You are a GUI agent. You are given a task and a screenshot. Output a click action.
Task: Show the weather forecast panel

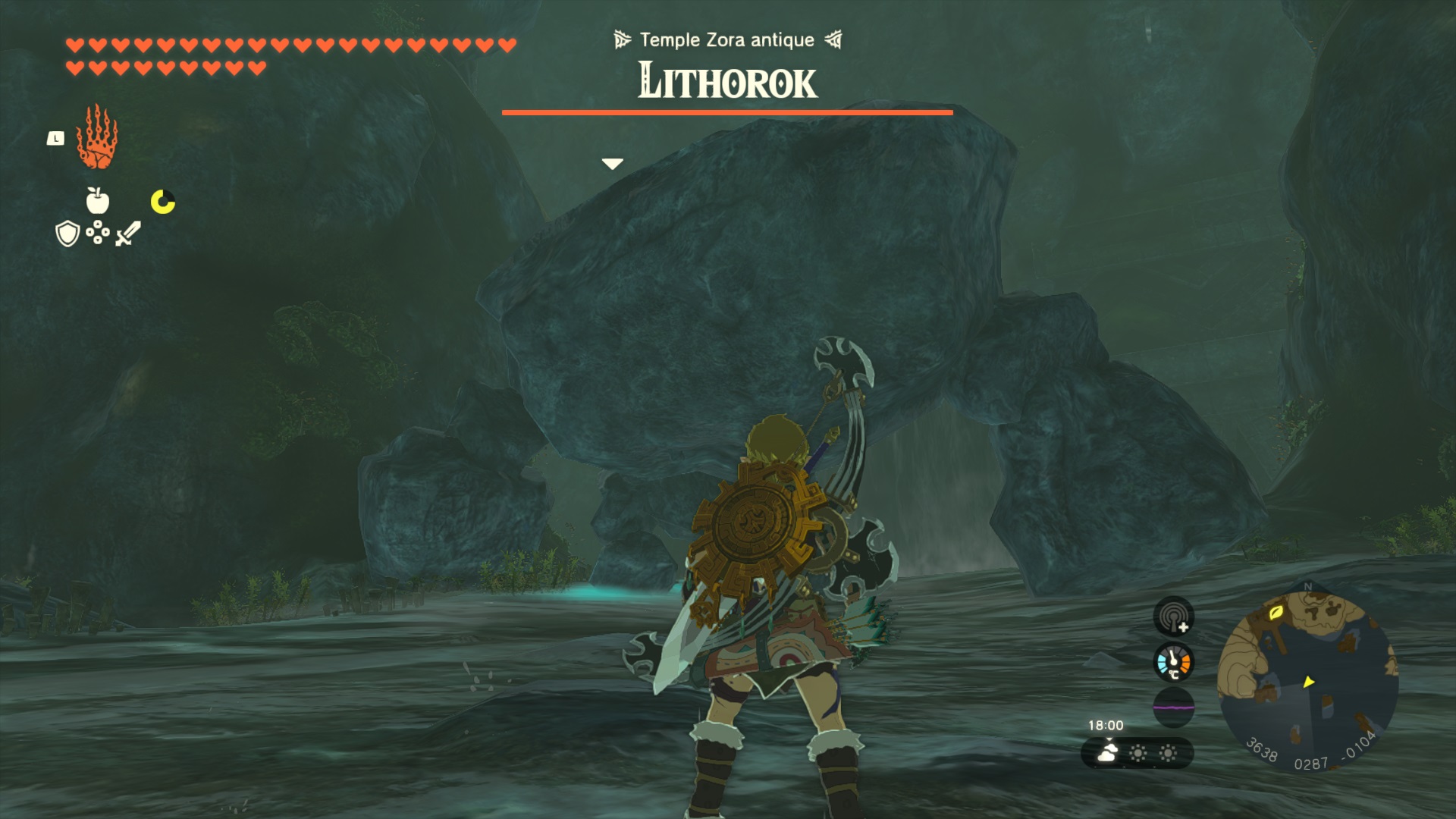pyautogui.click(x=1137, y=753)
